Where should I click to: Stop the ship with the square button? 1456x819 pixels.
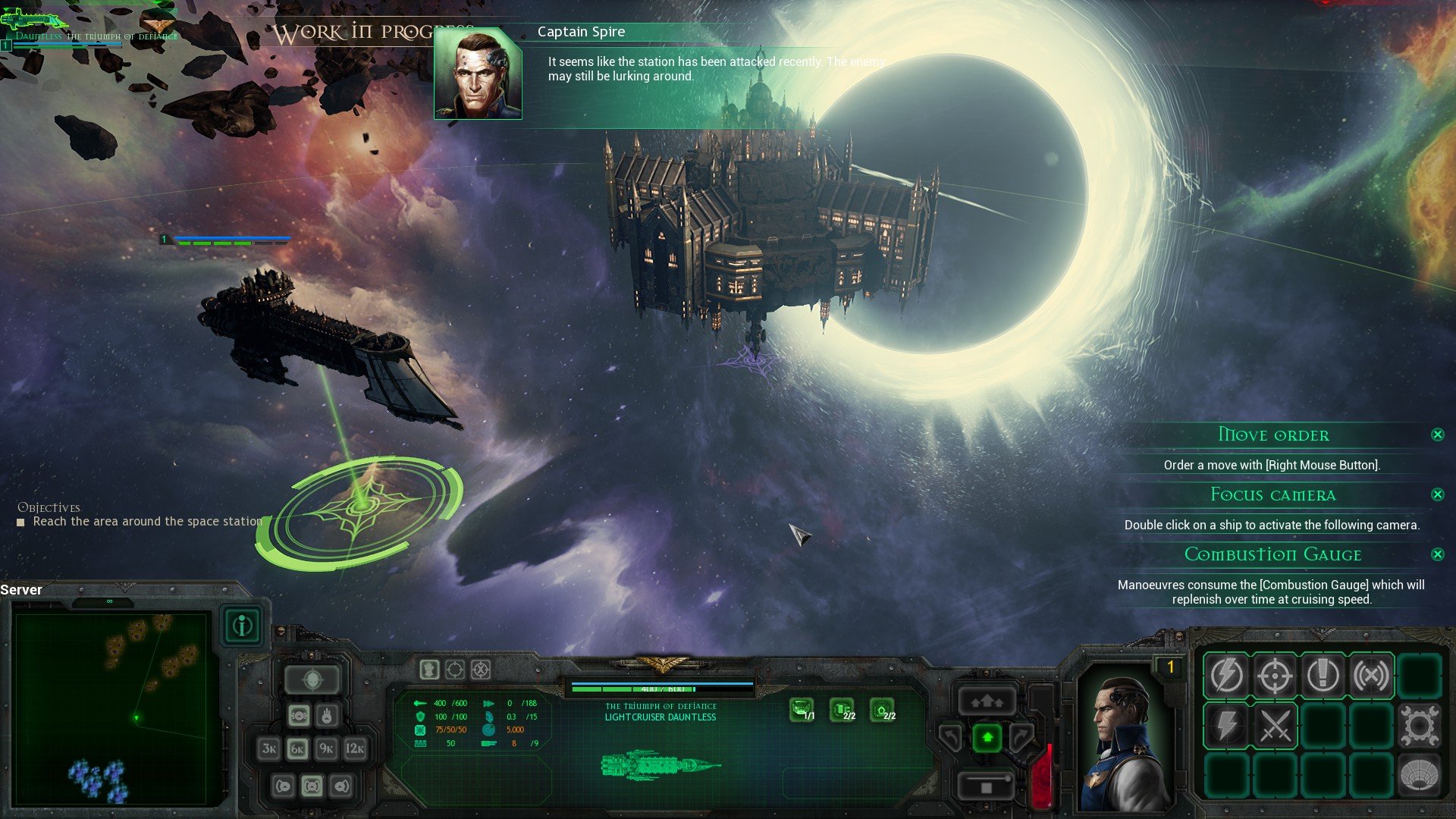987,786
